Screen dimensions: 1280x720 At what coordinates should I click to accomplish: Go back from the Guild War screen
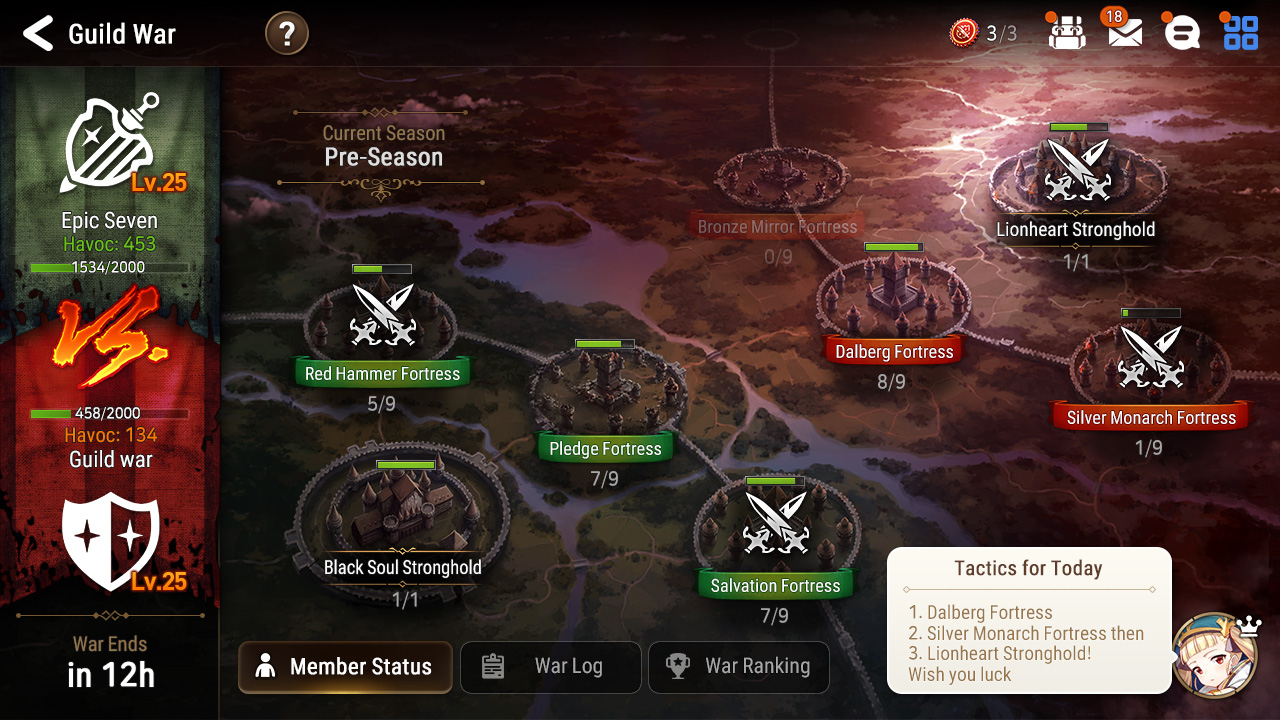coord(38,34)
